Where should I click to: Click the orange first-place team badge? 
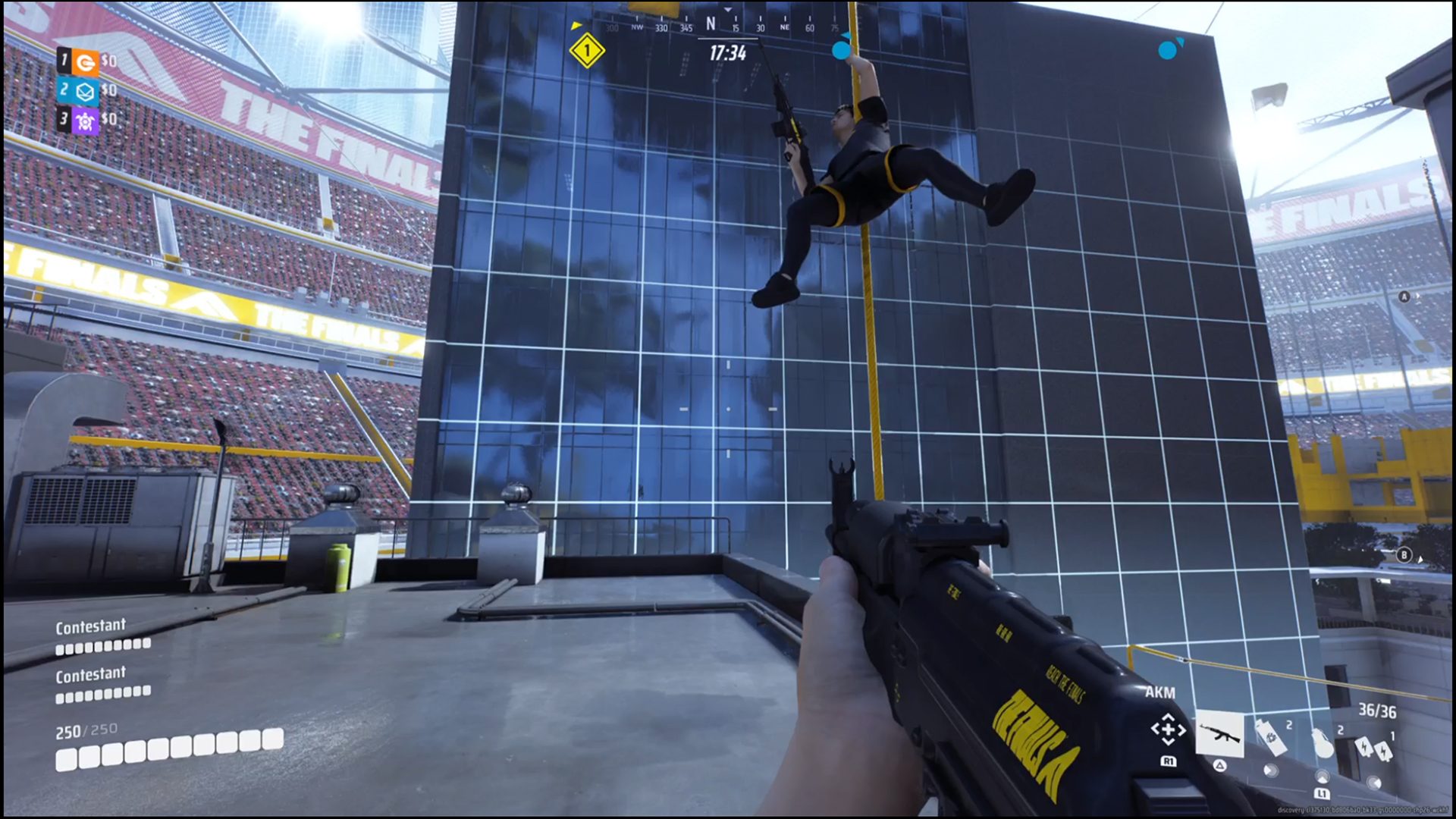click(x=86, y=62)
